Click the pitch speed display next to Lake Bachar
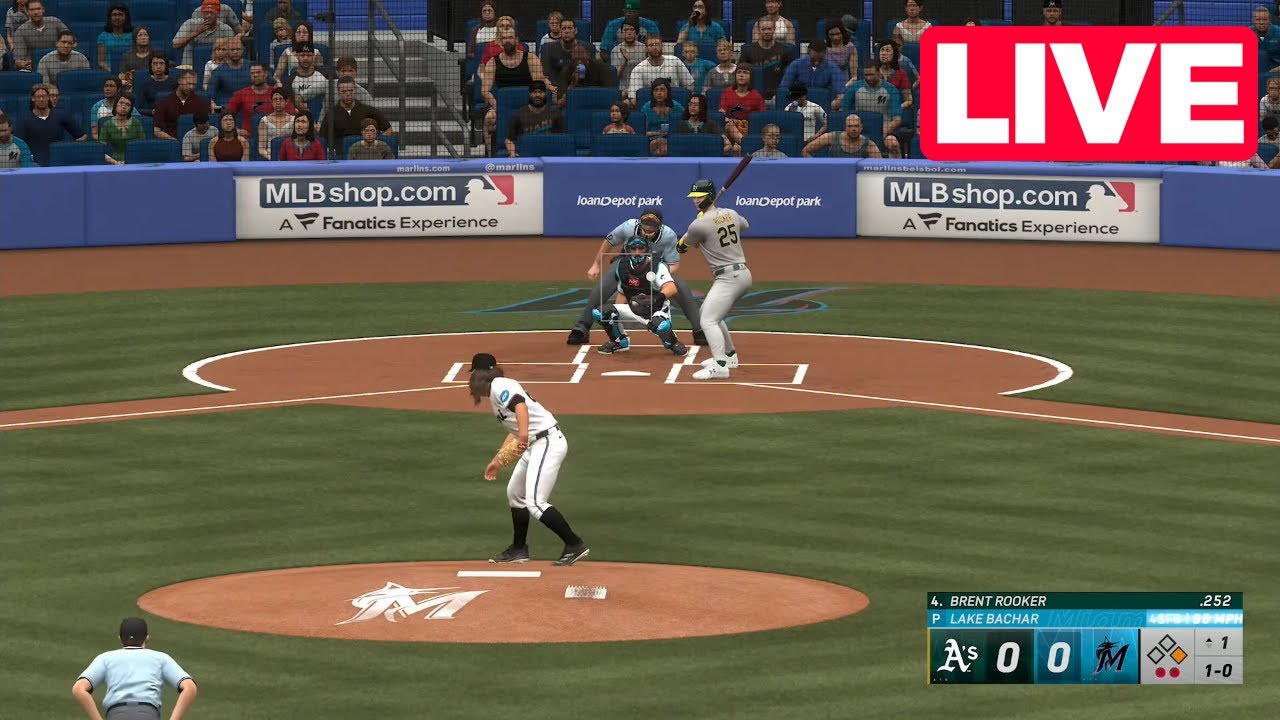The width and height of the screenshot is (1280, 720). pos(1194,618)
